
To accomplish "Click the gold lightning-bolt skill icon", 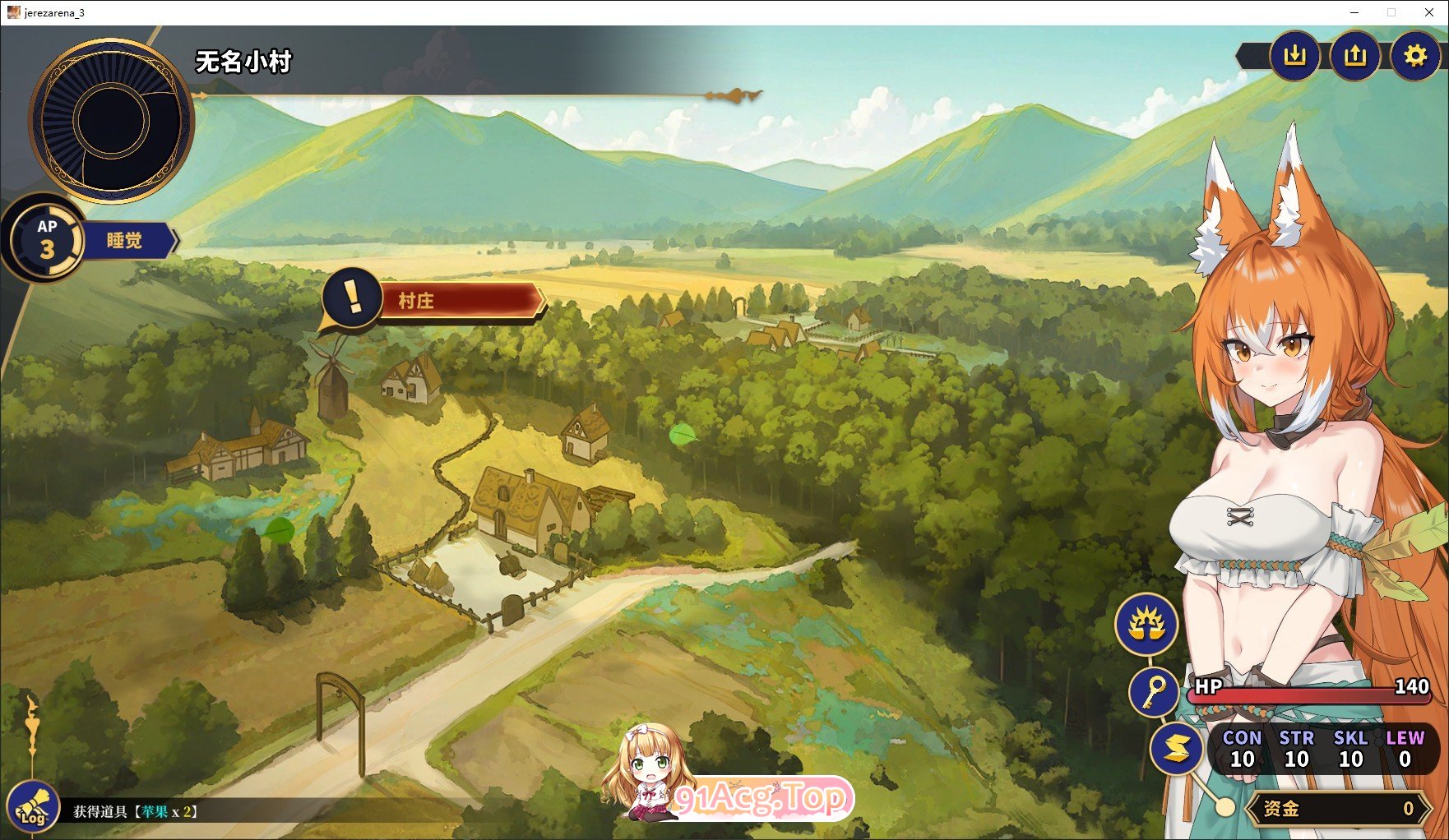I will click(1177, 748).
